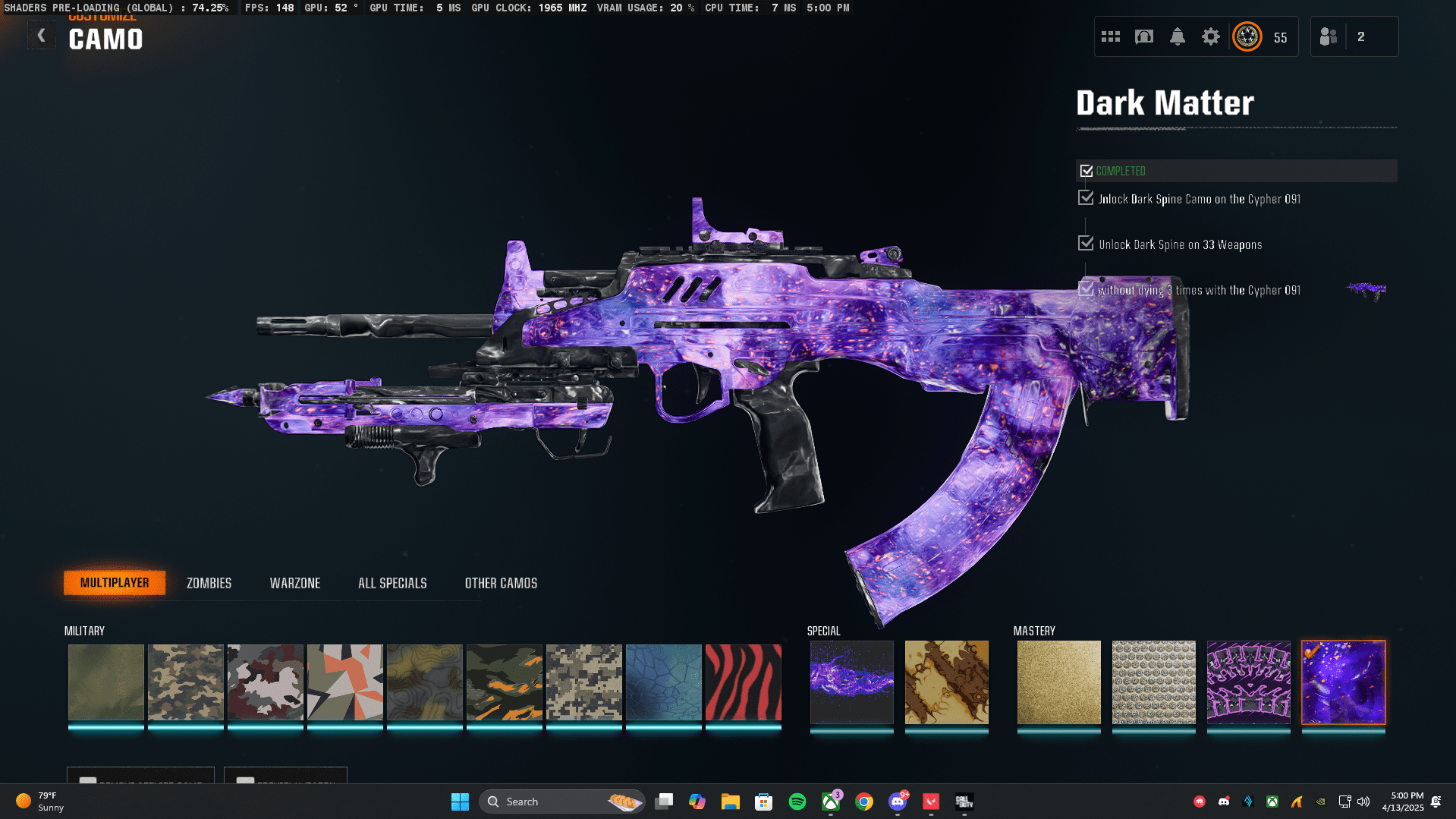Click the small Cypher 091 weapon preview icon
1456x819 pixels.
pyautogui.click(x=1366, y=290)
